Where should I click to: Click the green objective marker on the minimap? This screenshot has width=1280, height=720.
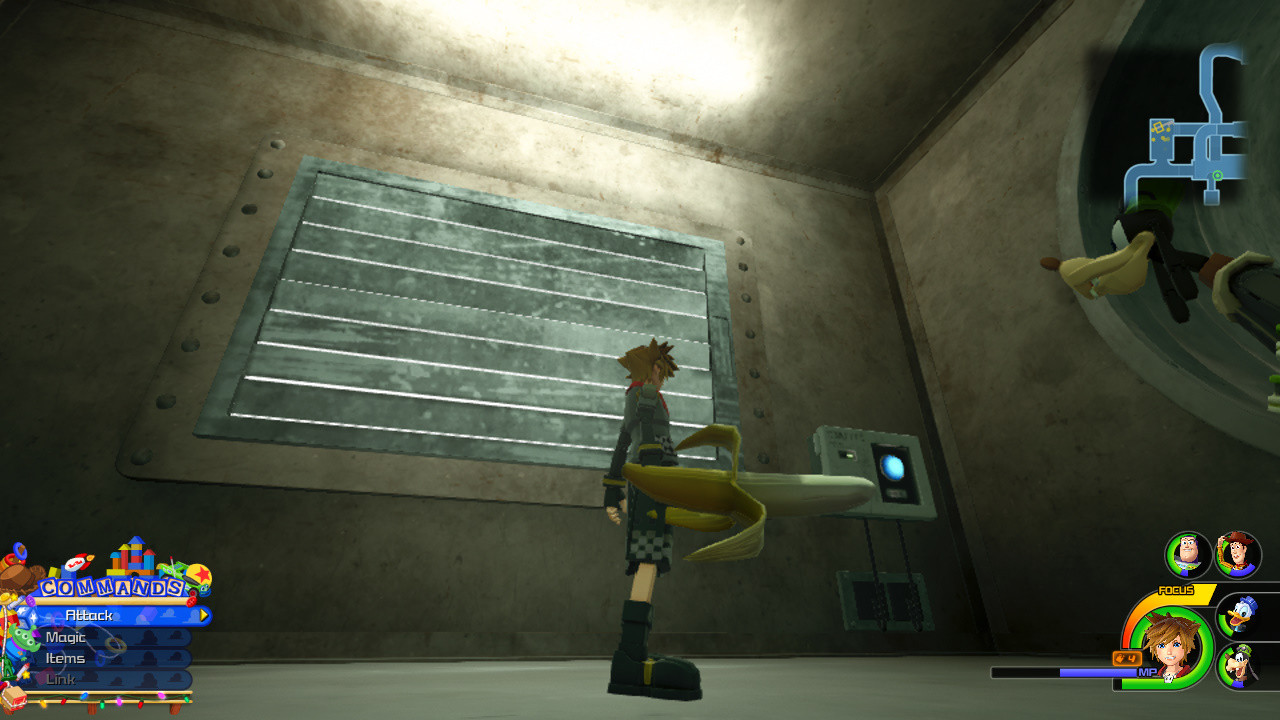[1217, 175]
